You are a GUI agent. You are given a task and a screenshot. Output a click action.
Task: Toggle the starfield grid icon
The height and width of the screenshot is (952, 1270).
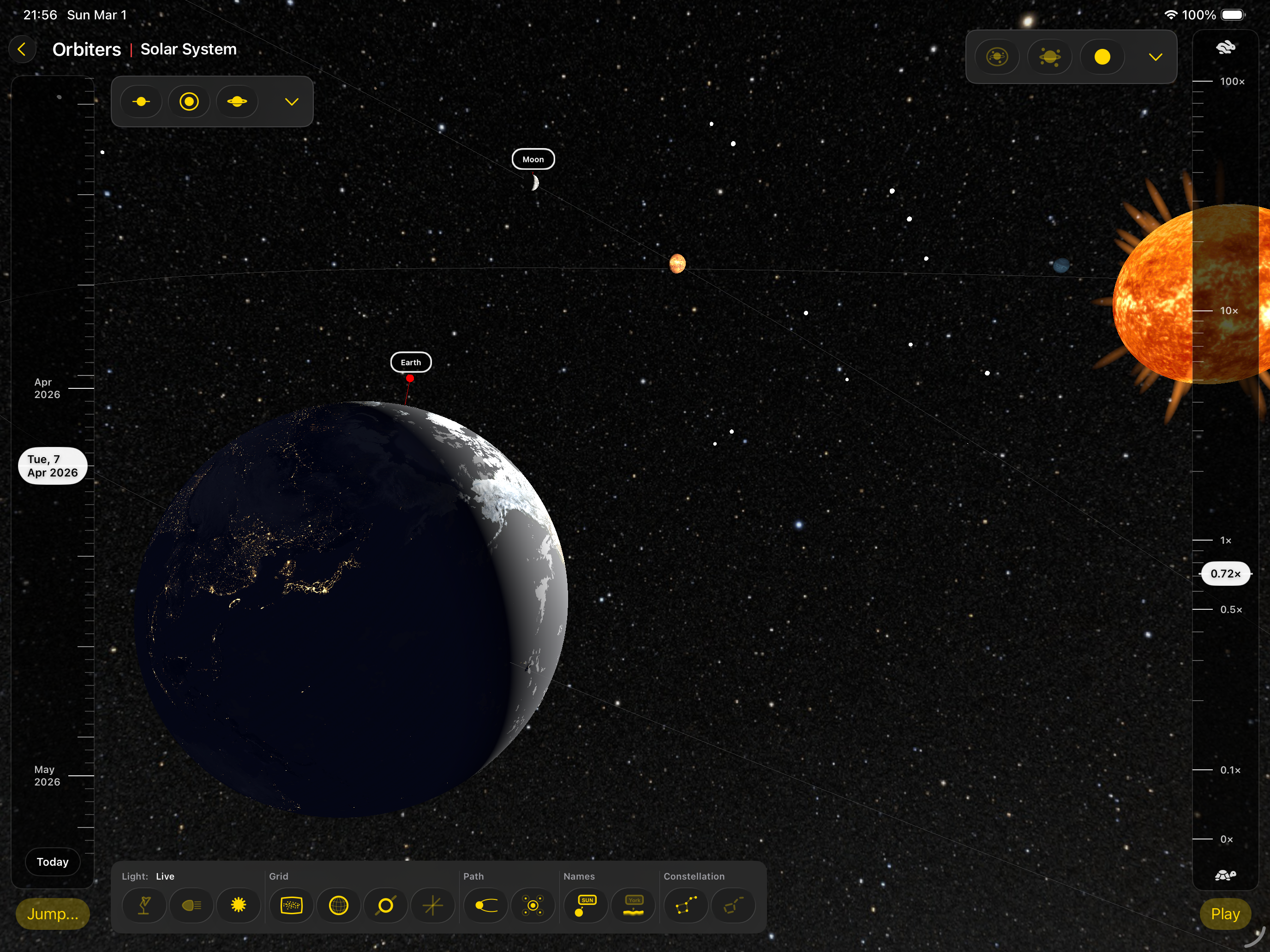coord(291,905)
